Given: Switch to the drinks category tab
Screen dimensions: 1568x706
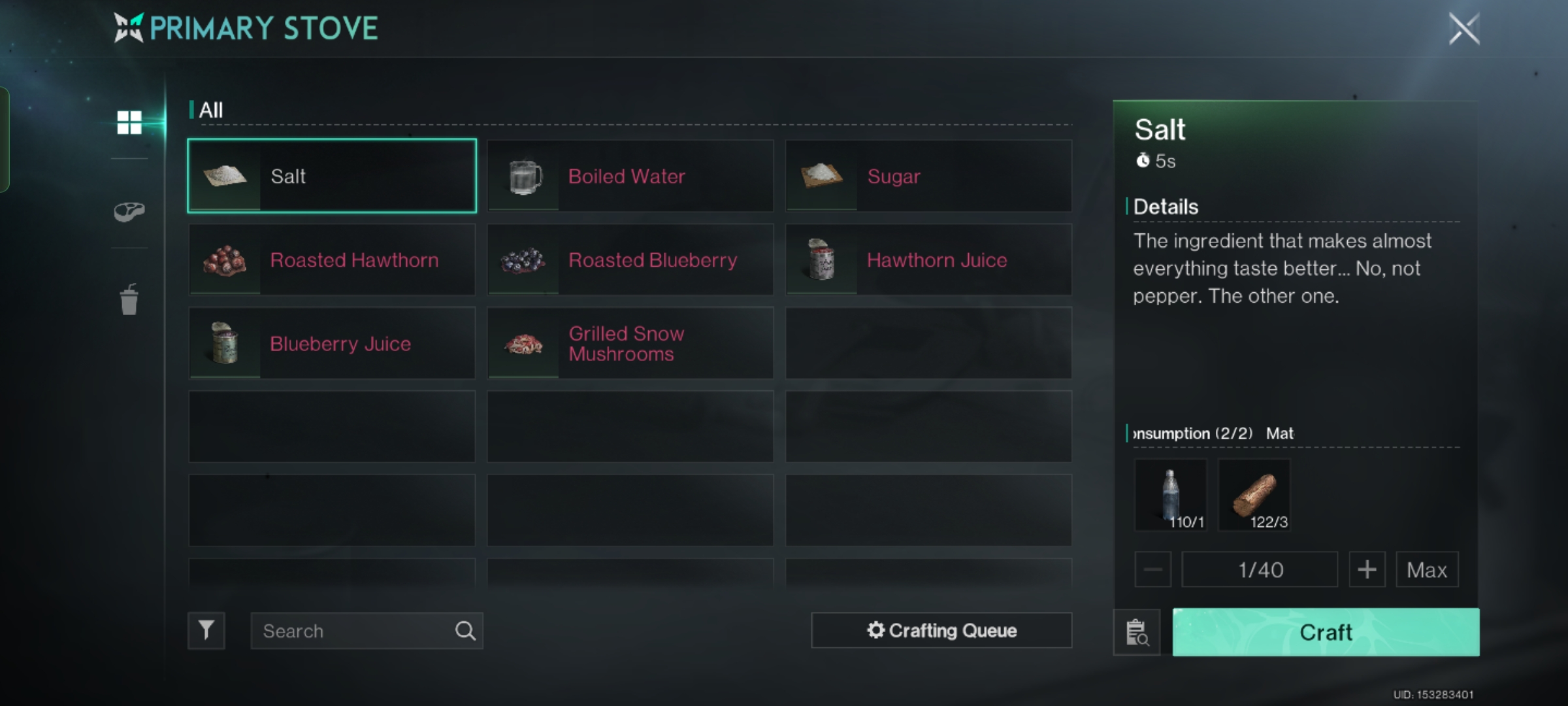Looking at the screenshot, I should coord(129,300).
